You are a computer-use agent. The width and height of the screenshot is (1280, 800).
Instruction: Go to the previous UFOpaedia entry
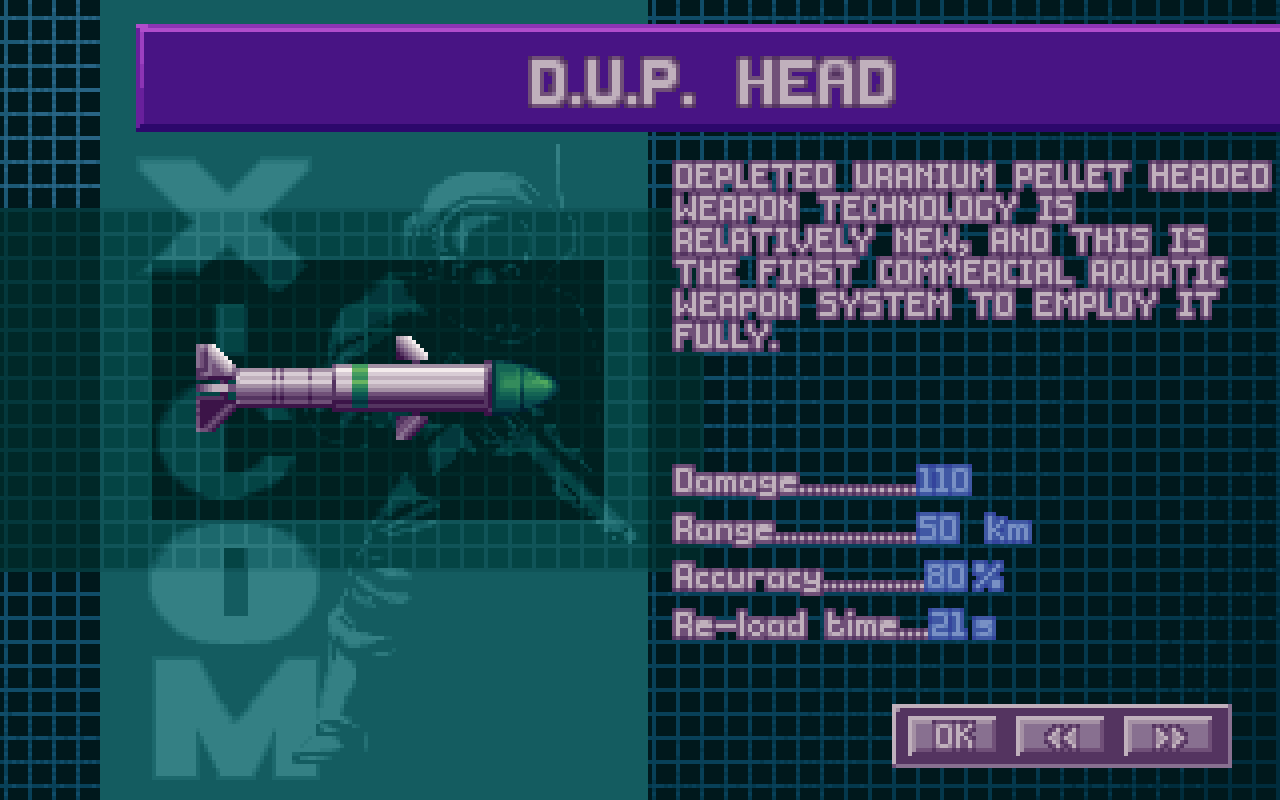coord(1060,736)
